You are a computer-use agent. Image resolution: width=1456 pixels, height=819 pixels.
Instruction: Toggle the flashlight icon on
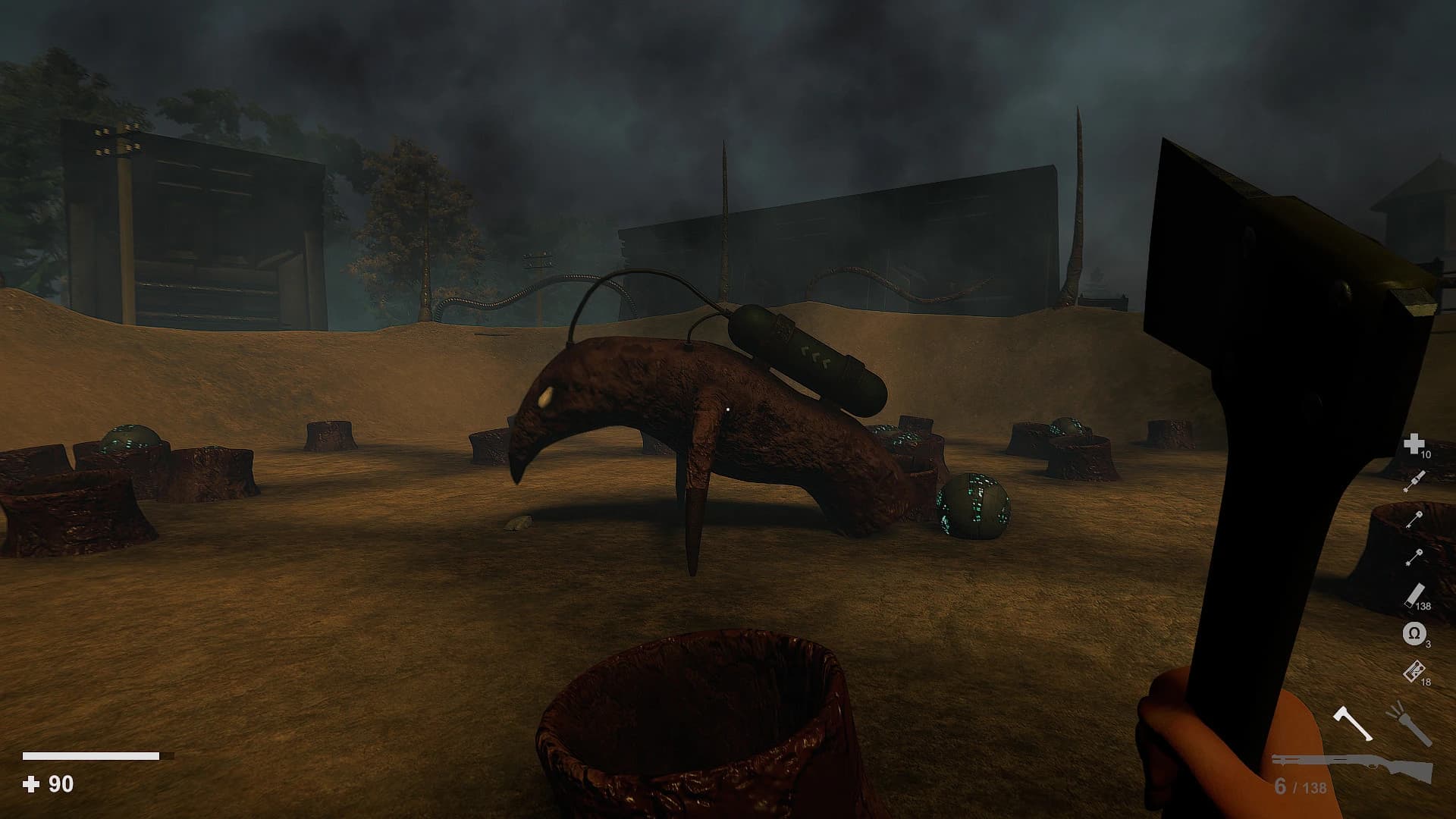1407,726
